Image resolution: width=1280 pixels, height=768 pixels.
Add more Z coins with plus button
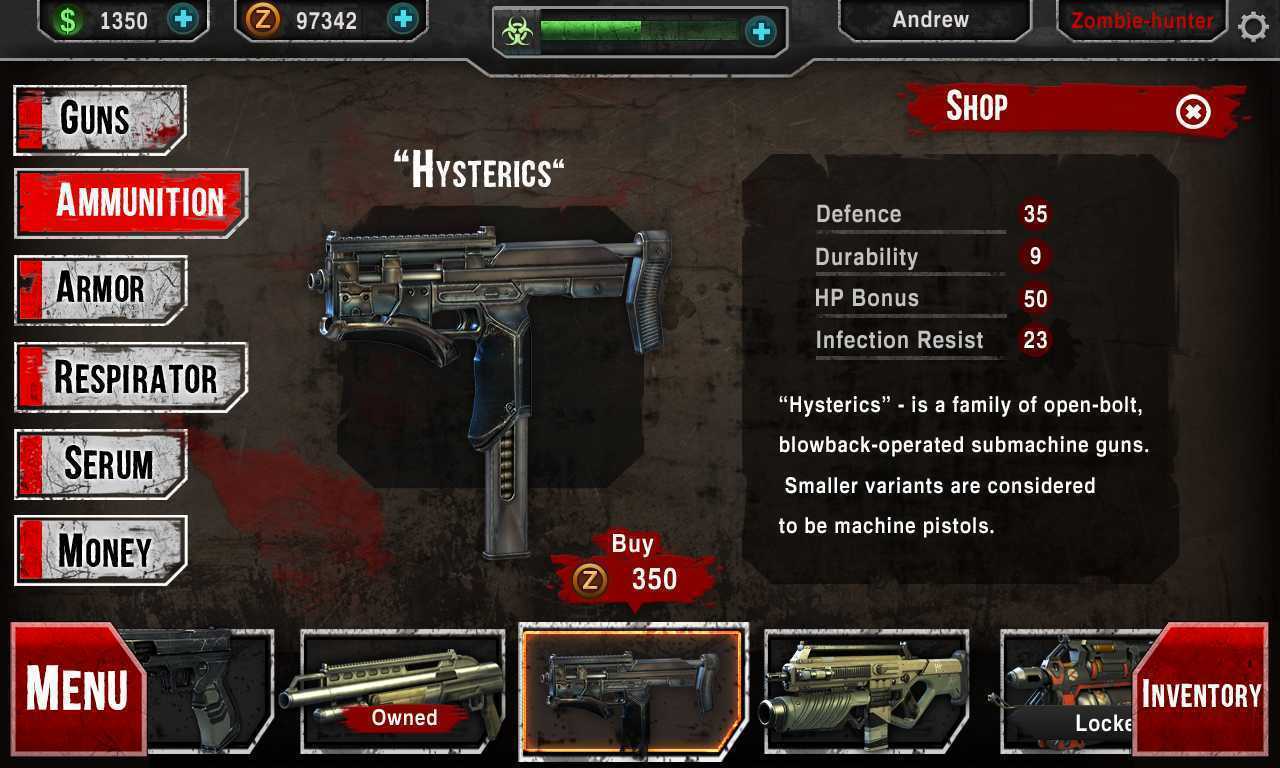pos(402,19)
